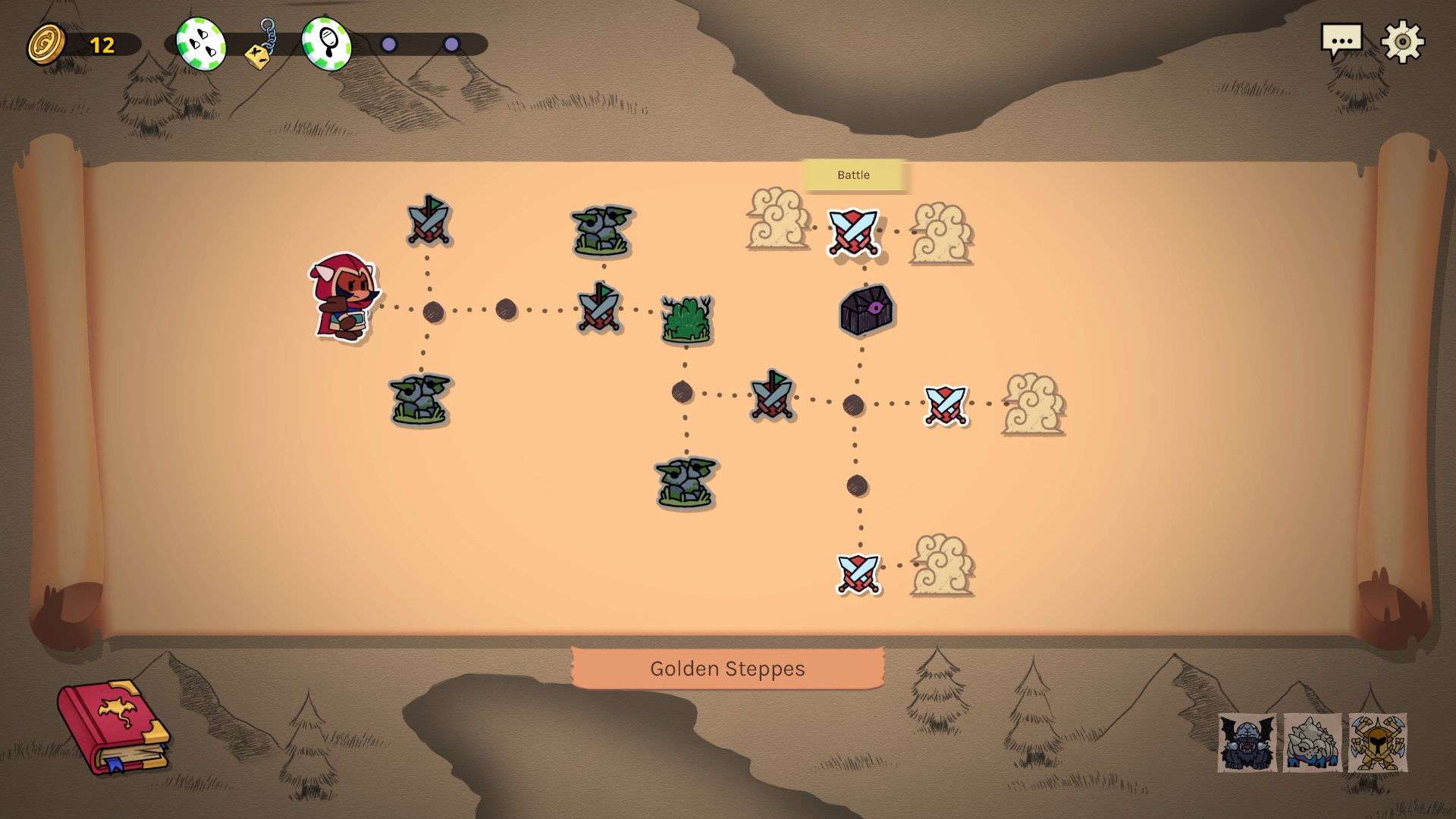1456x819 pixels.
Task: Select the battle node labeled Battle
Action: 855,231
